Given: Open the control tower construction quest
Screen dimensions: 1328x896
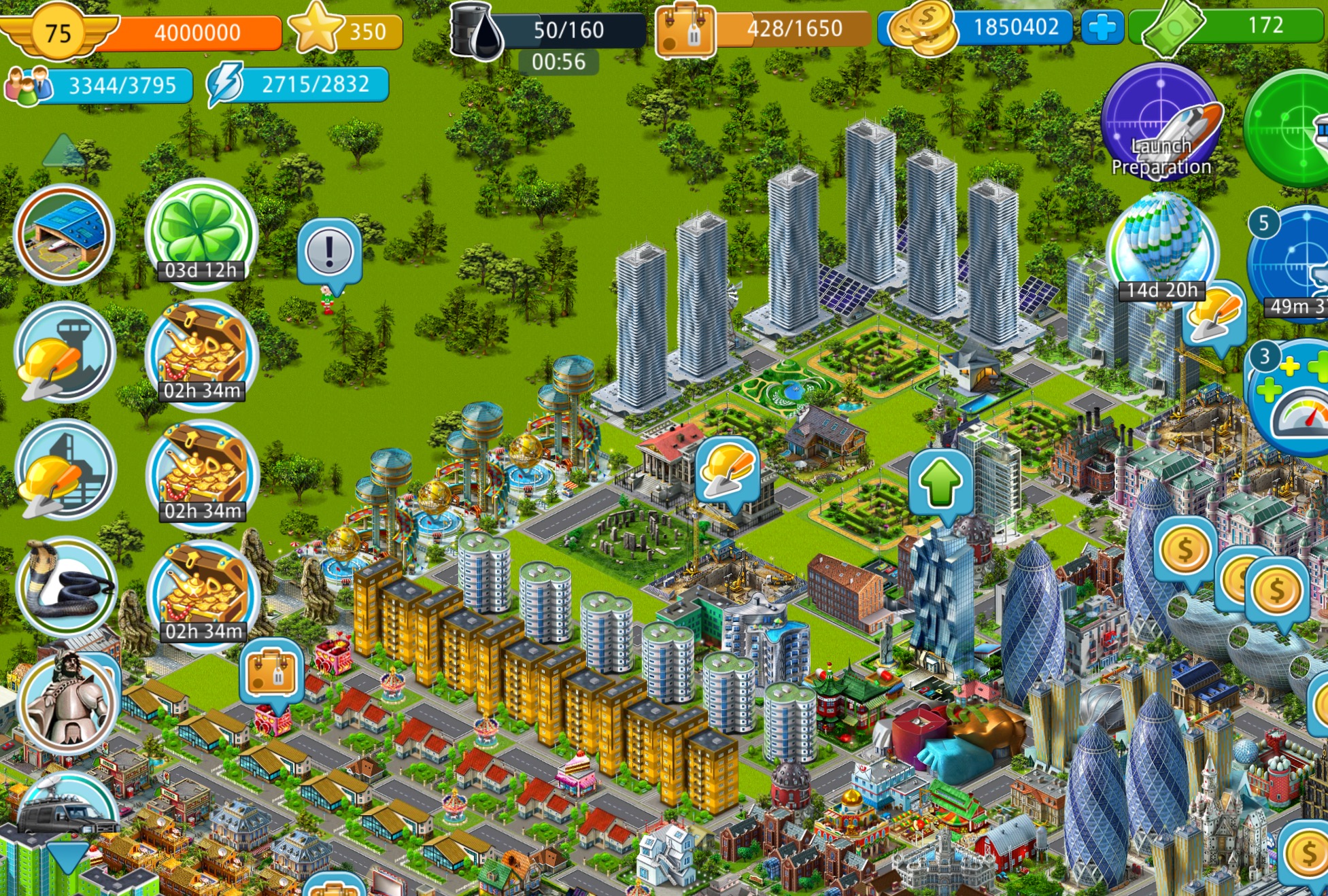Looking at the screenshot, I should [65, 352].
